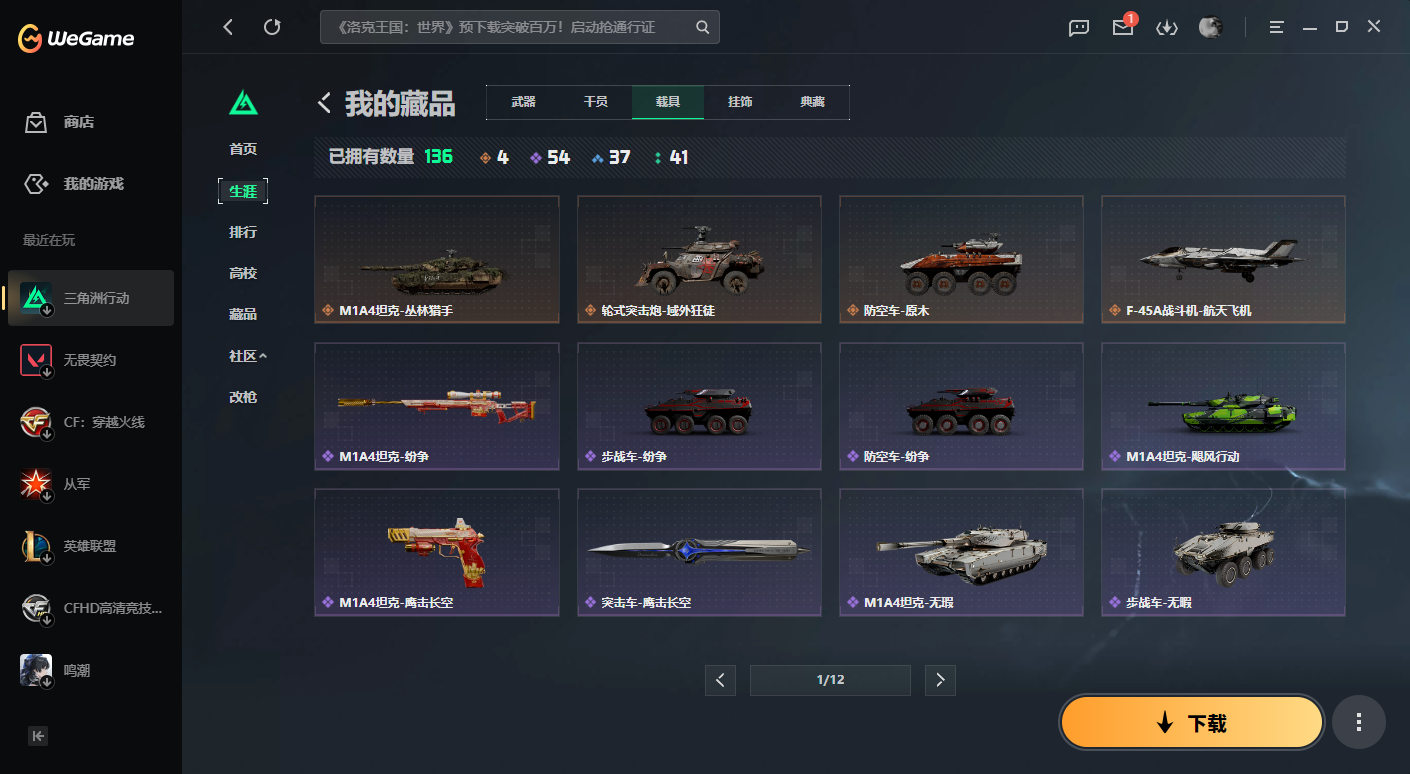Open the 商店 store from the sidebar
Viewport: 1410px width, 774px height.
[x=90, y=121]
